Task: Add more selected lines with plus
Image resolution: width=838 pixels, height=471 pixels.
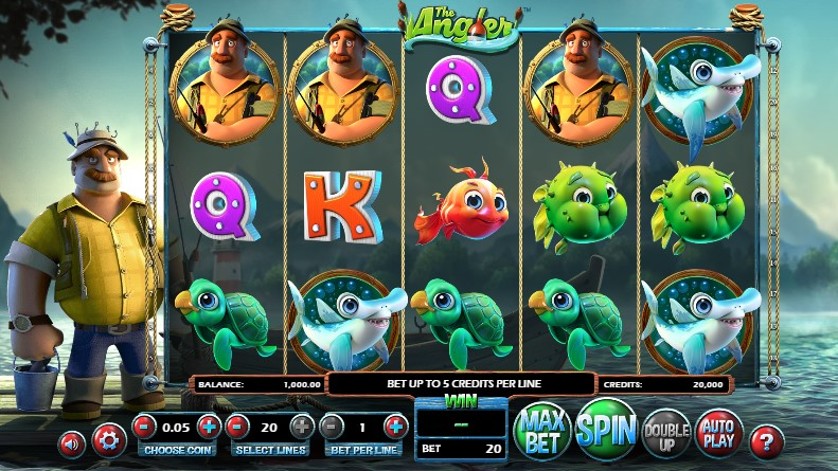Action: click(301, 427)
